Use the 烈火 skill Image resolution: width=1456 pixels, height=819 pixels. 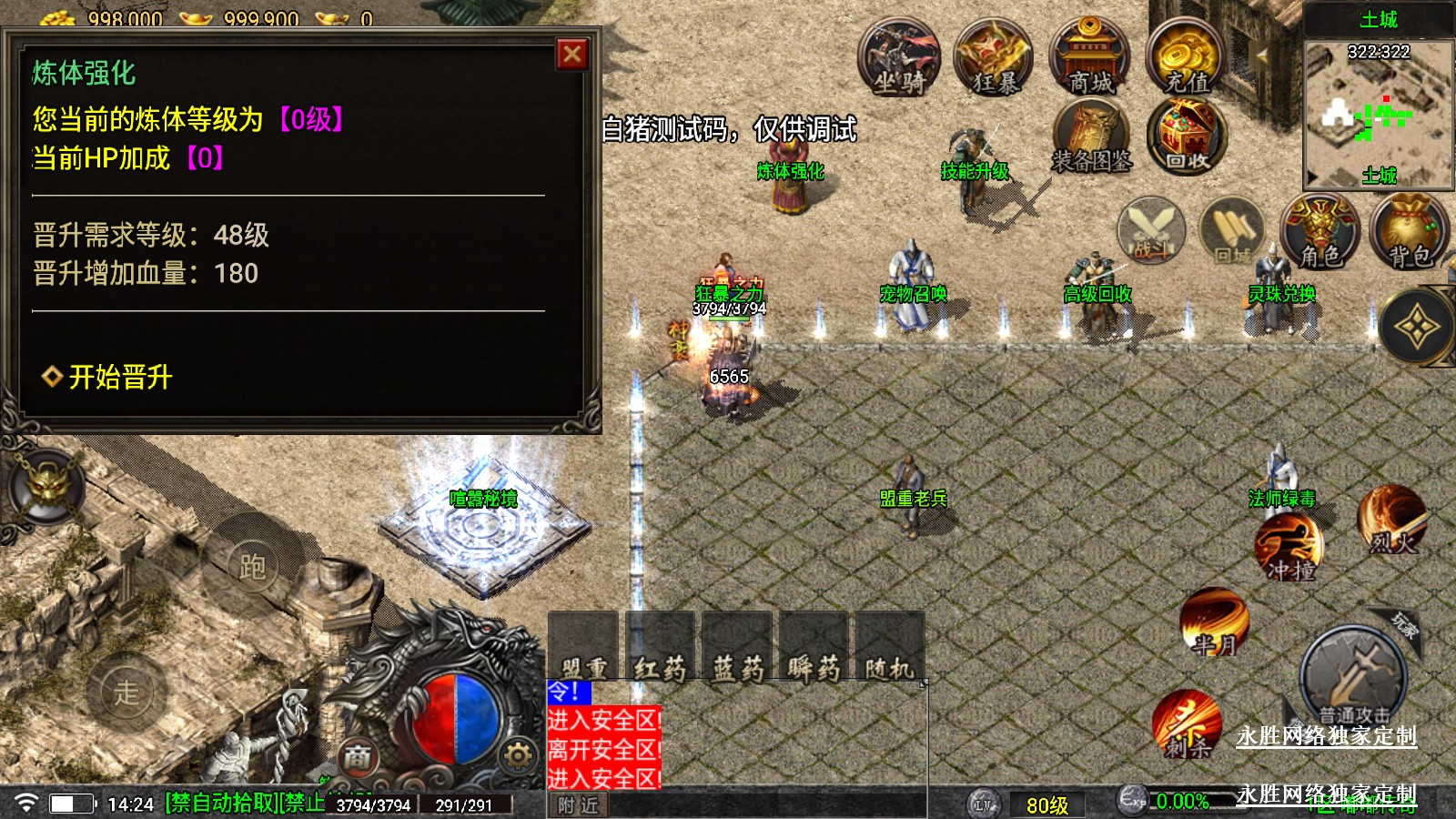pyautogui.click(x=1391, y=521)
